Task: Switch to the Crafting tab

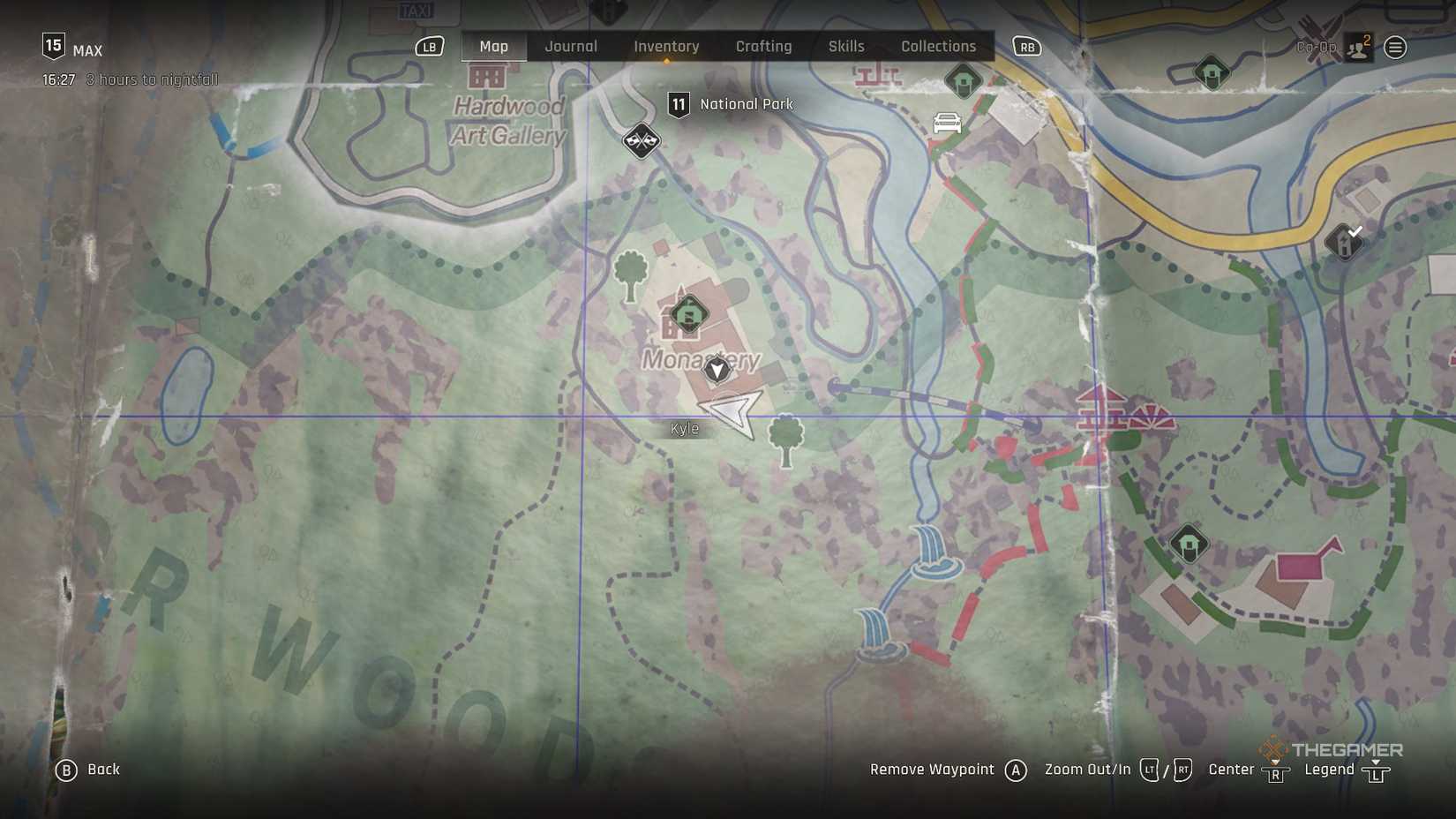Action: point(764,46)
